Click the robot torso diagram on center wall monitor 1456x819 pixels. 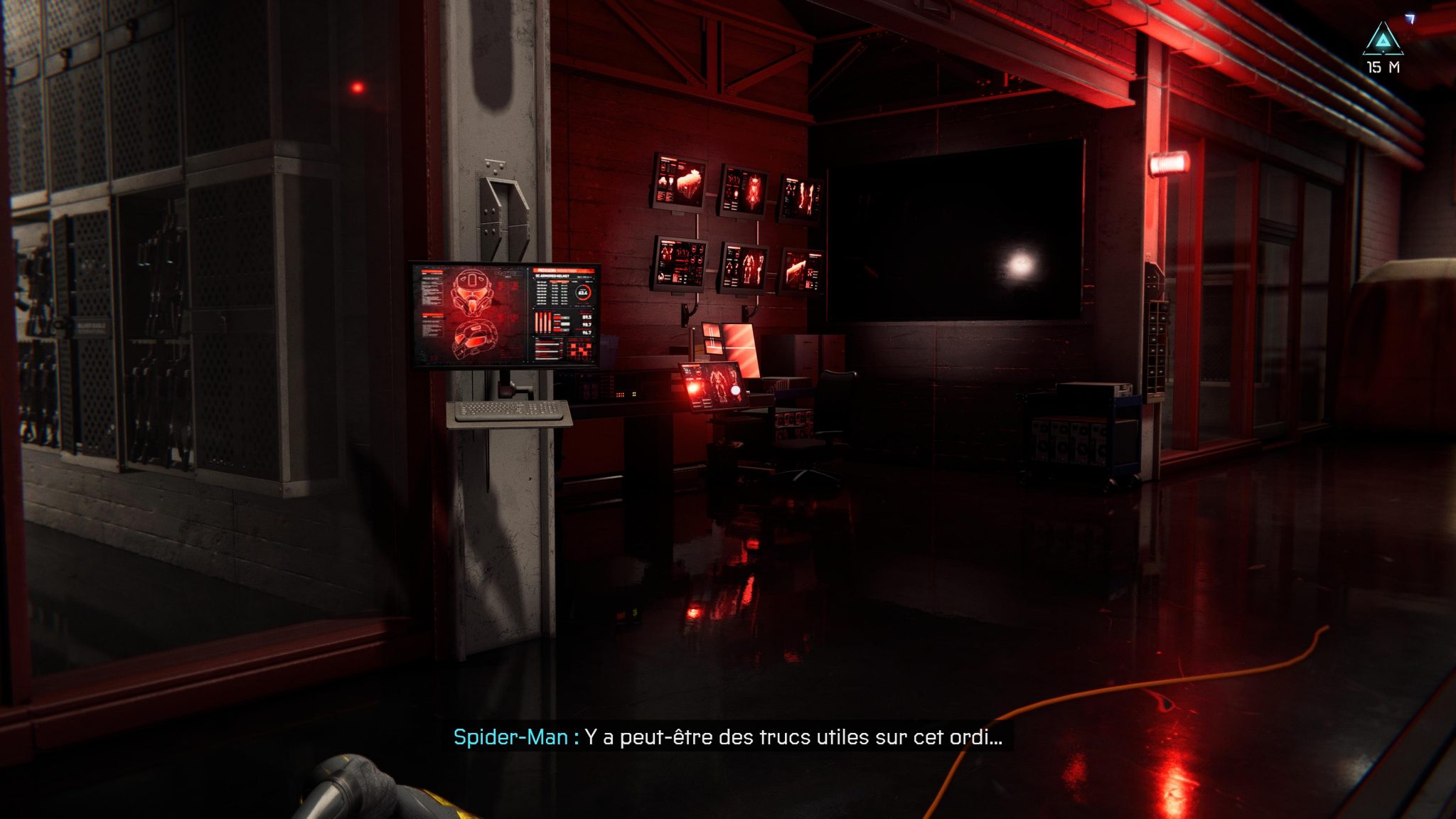754,191
